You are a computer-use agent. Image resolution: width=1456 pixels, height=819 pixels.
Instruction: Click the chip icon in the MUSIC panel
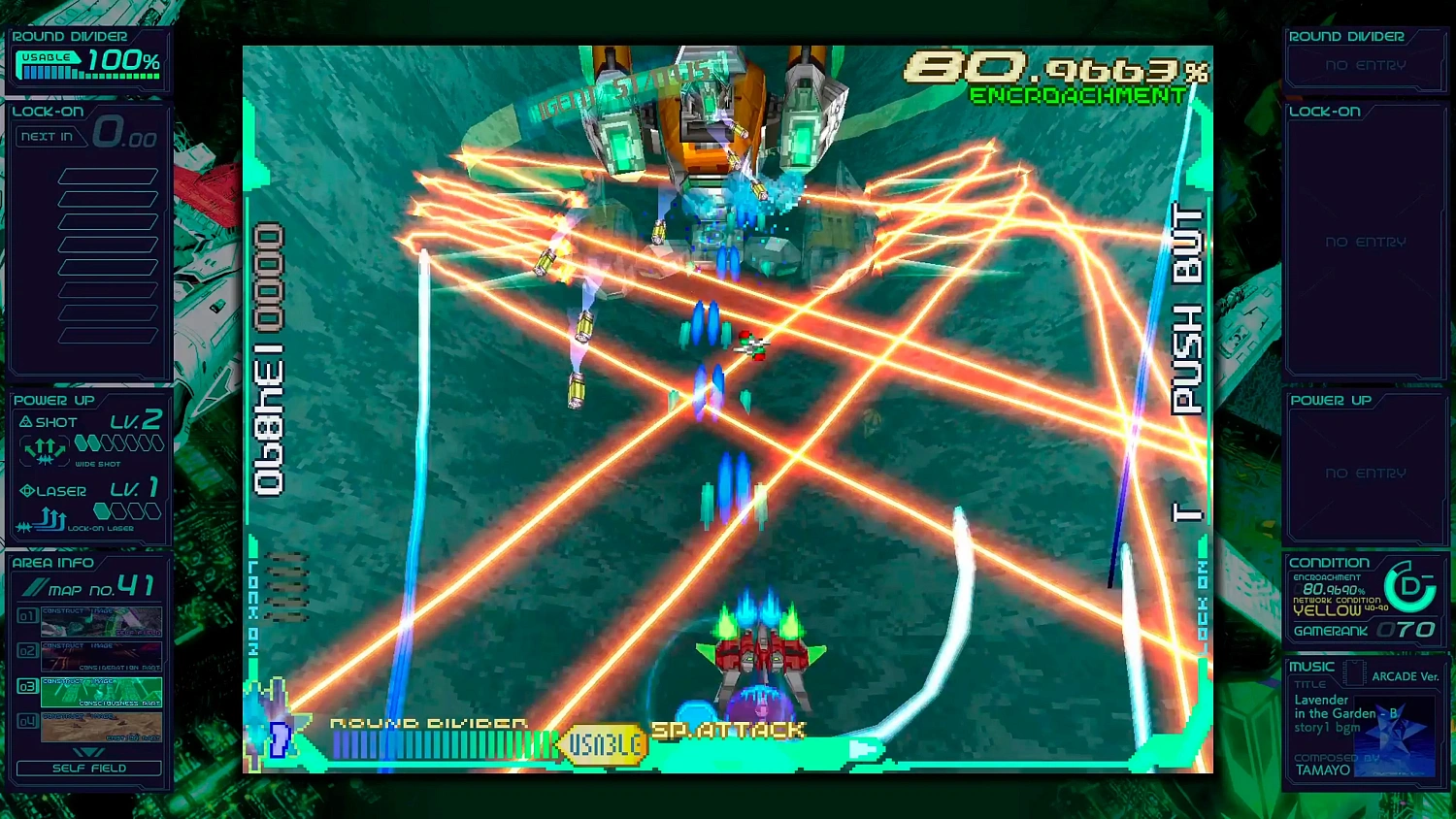point(1355,672)
